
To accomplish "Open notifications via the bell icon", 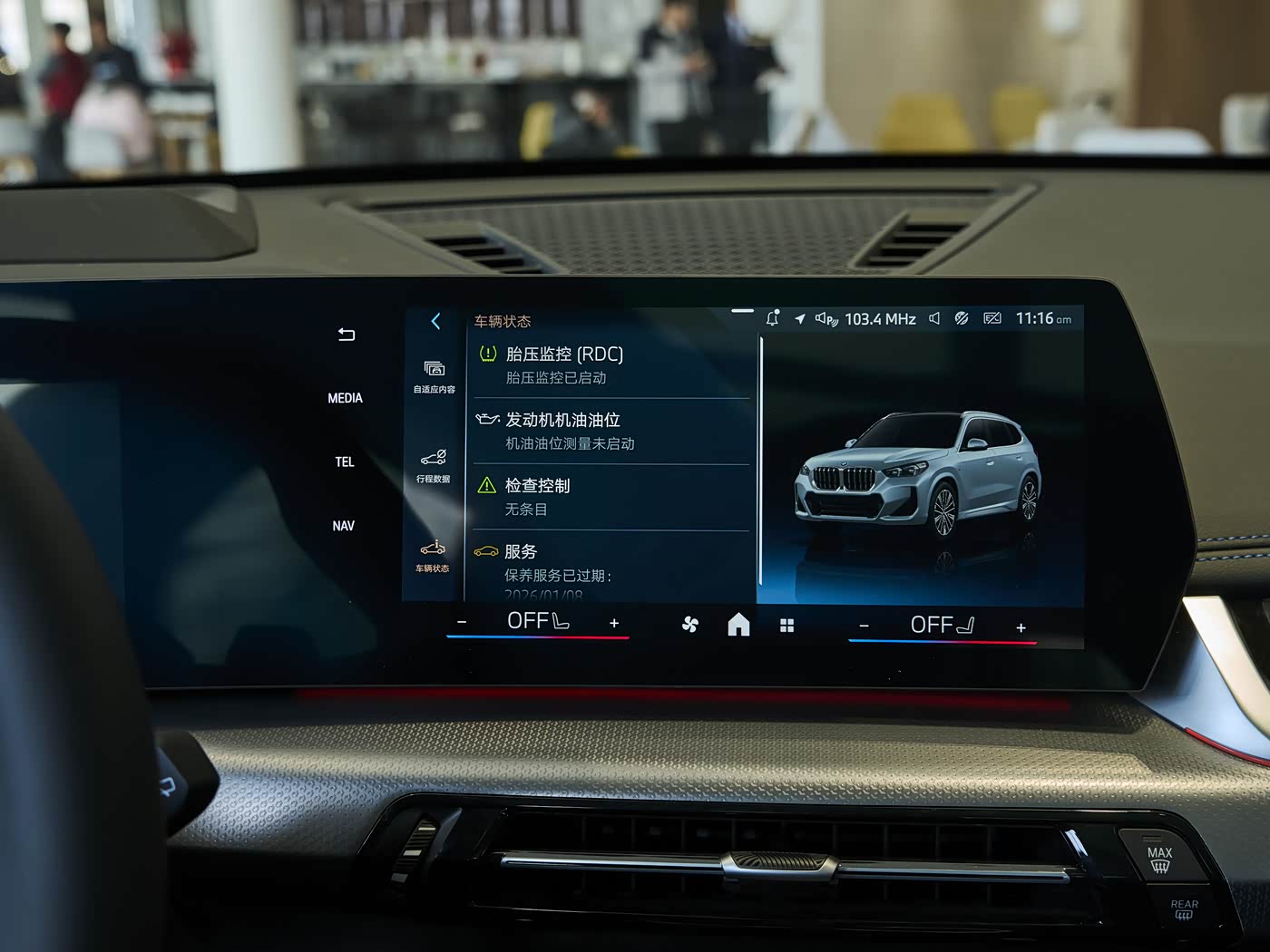I will (772, 318).
